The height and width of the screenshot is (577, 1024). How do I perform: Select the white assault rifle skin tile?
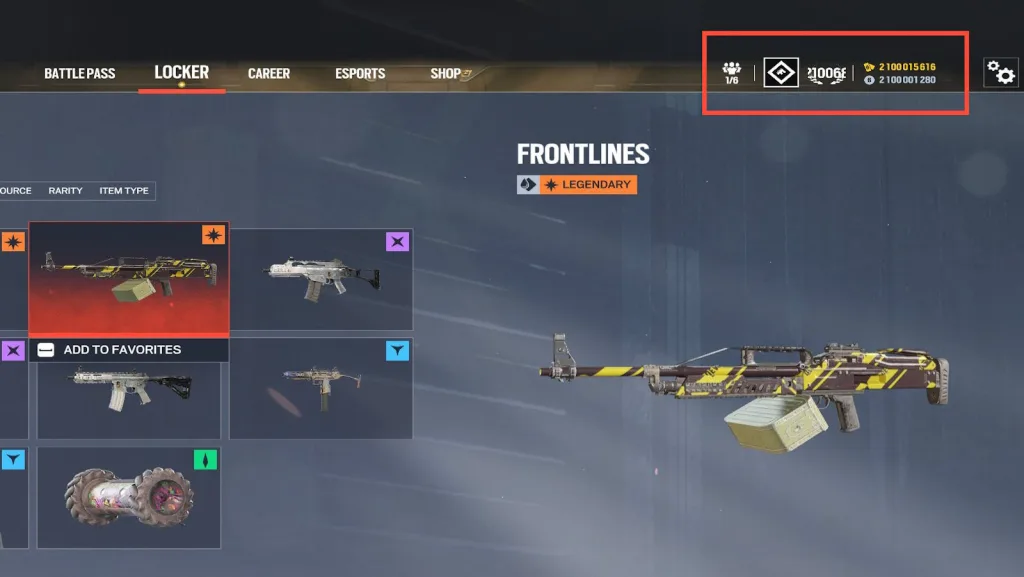(x=320, y=279)
